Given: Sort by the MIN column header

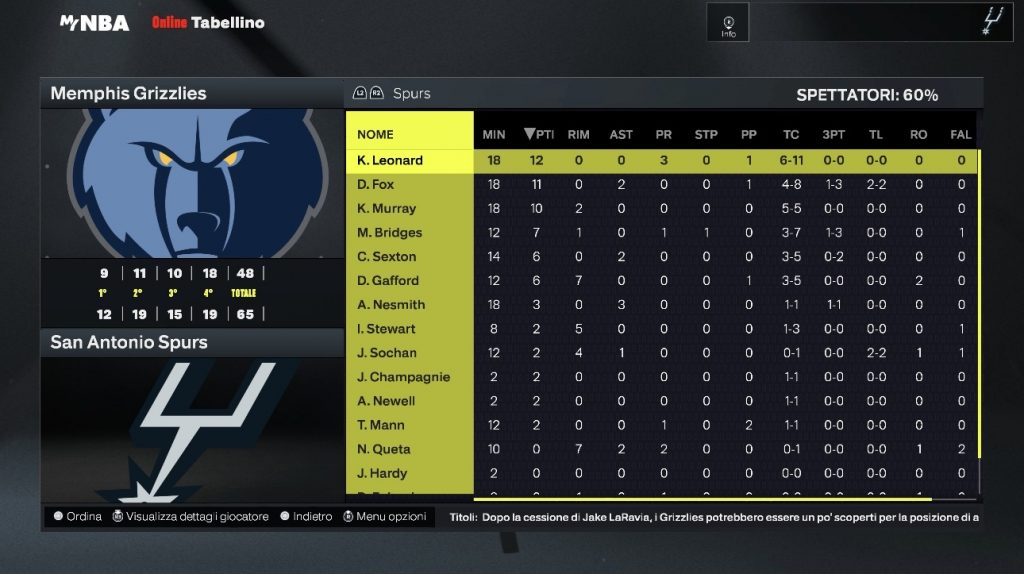Looking at the screenshot, I should (x=494, y=134).
